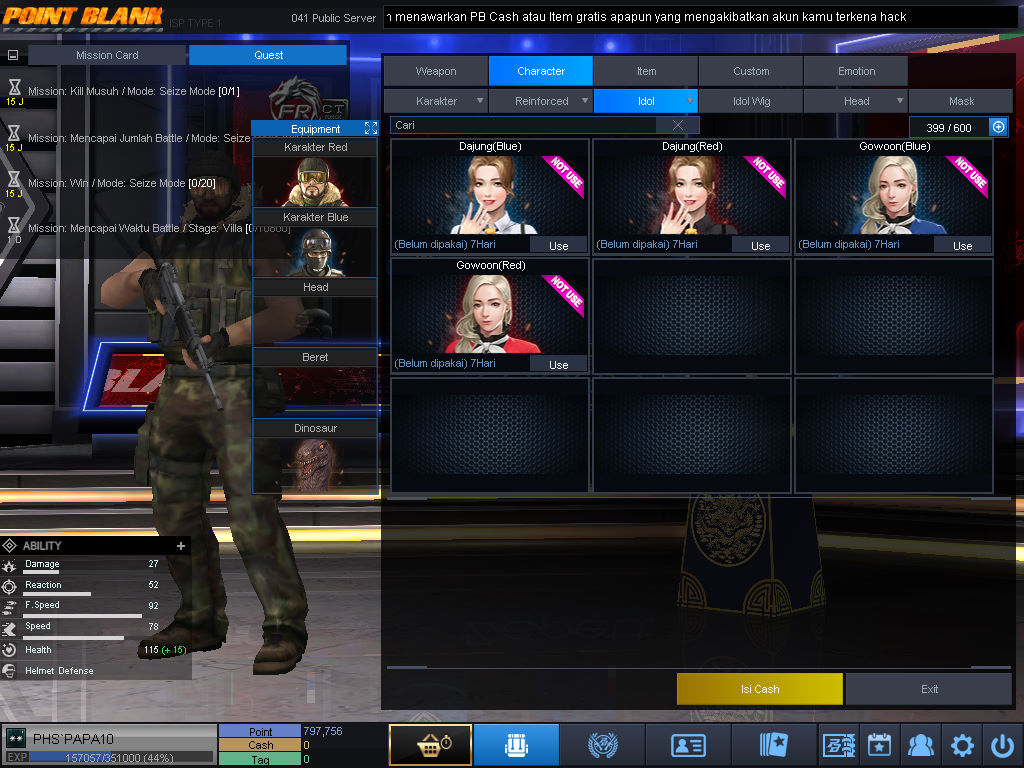Select the Custom tab

[751, 71]
